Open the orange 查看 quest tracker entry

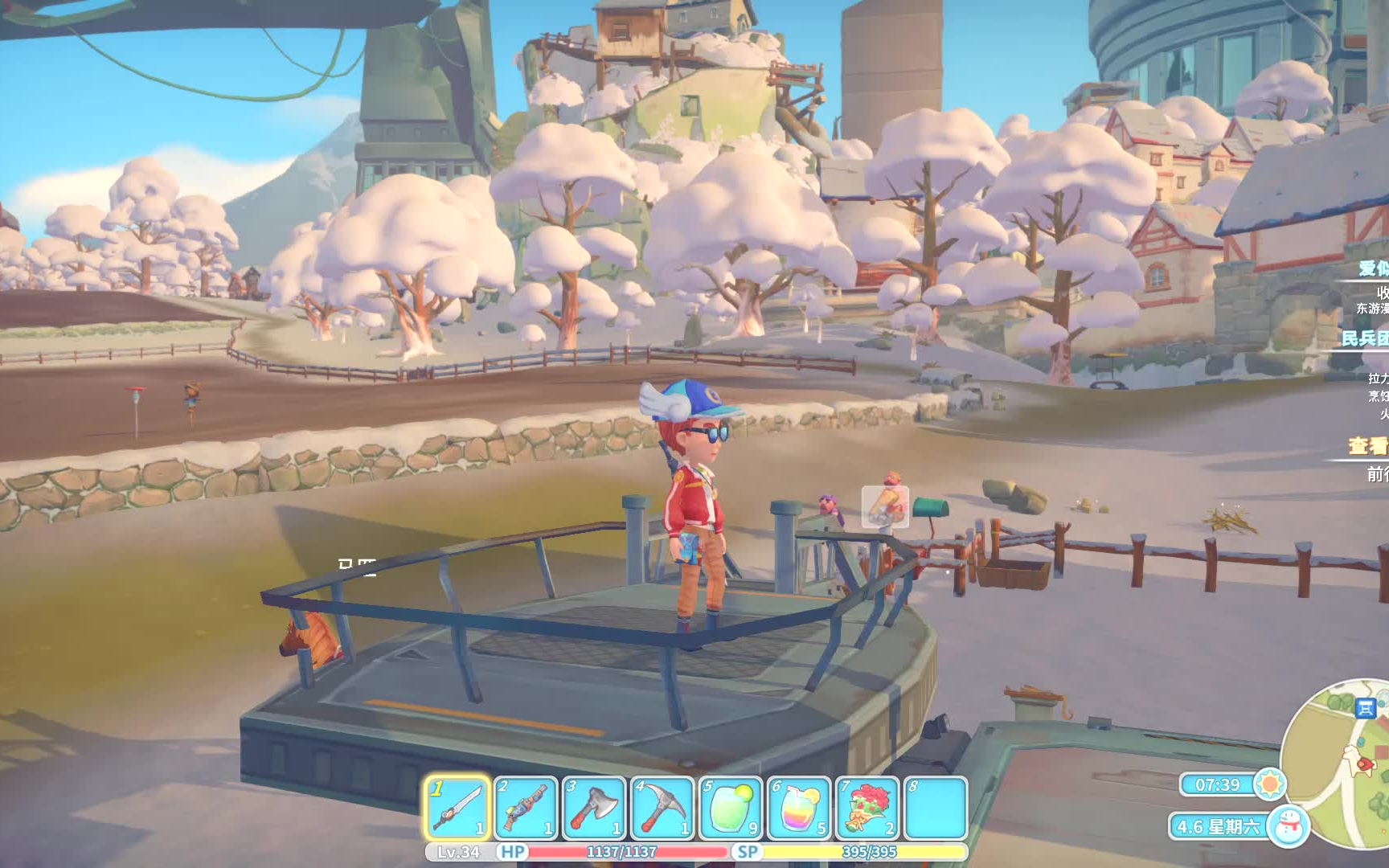(x=1368, y=446)
